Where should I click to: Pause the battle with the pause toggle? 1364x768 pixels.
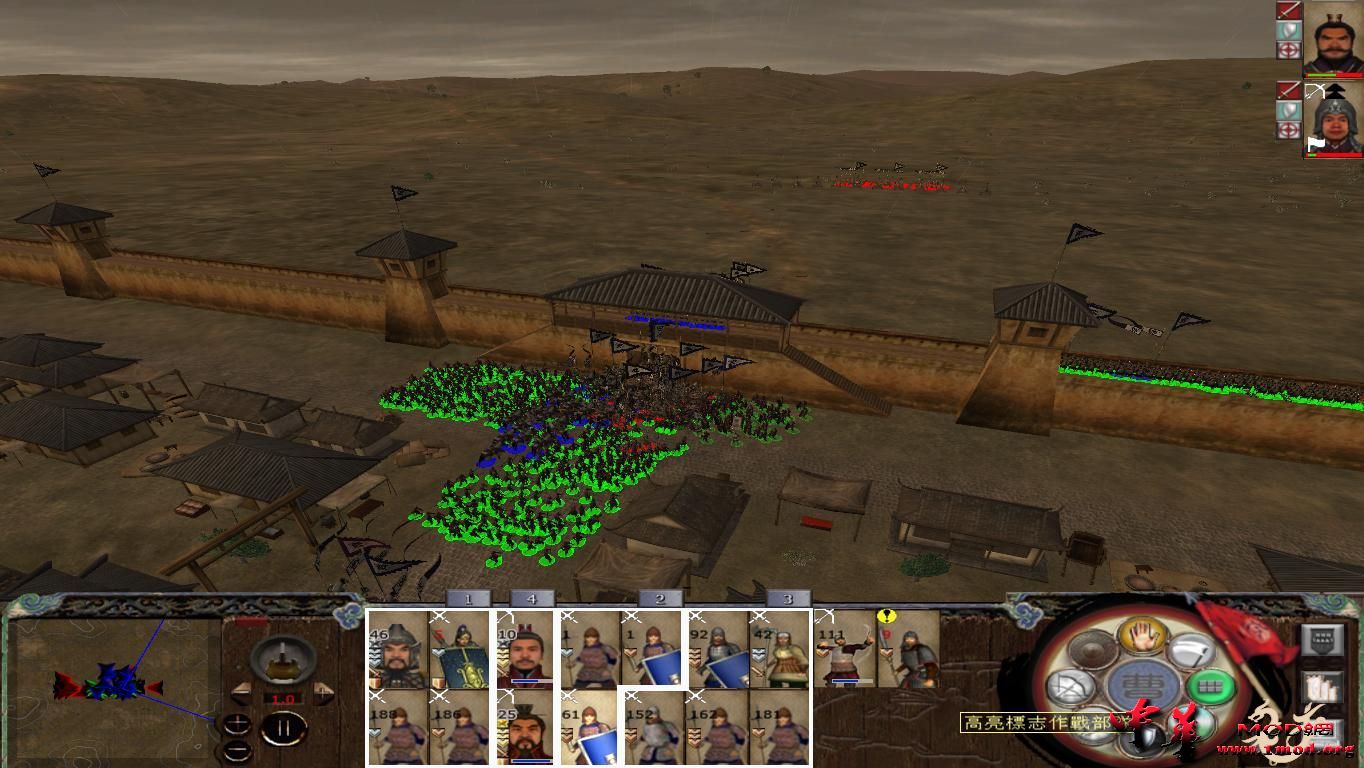[x=286, y=727]
